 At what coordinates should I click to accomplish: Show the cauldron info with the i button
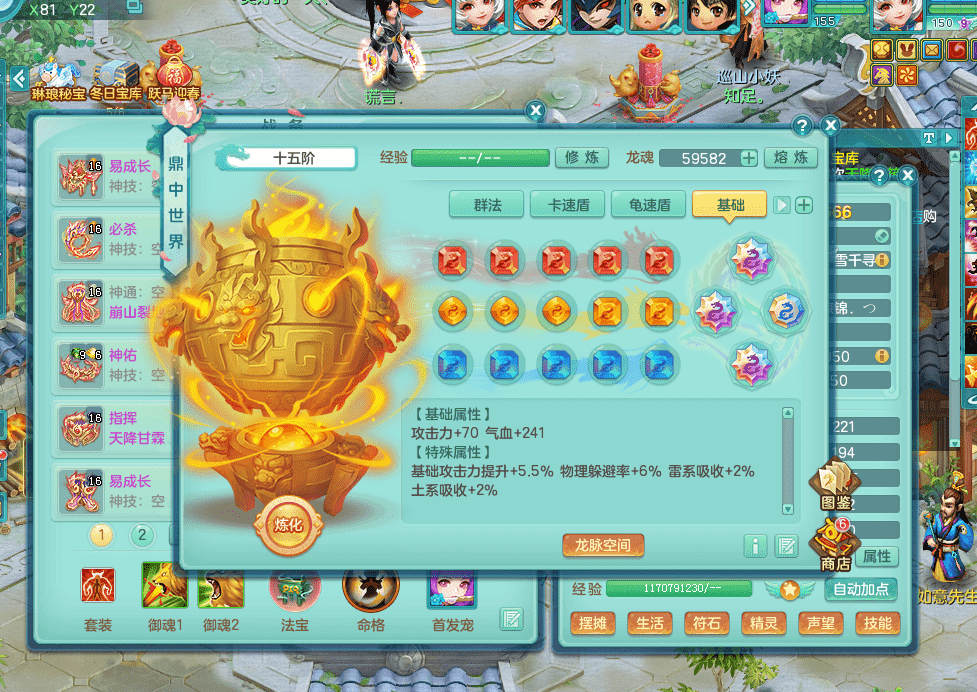pos(755,546)
